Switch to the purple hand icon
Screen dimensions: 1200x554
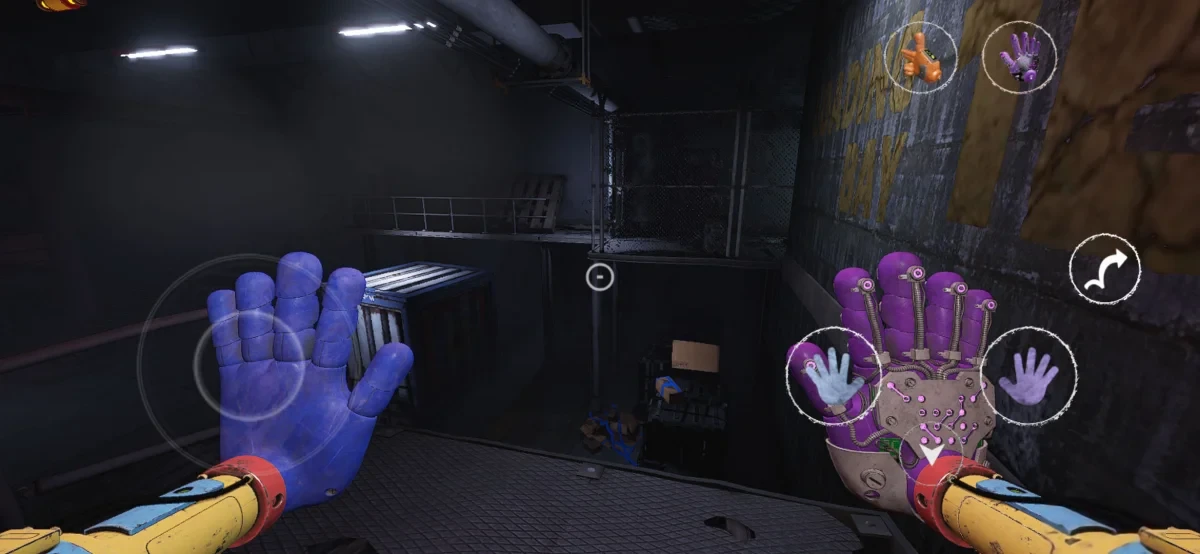pyautogui.click(x=1020, y=56)
